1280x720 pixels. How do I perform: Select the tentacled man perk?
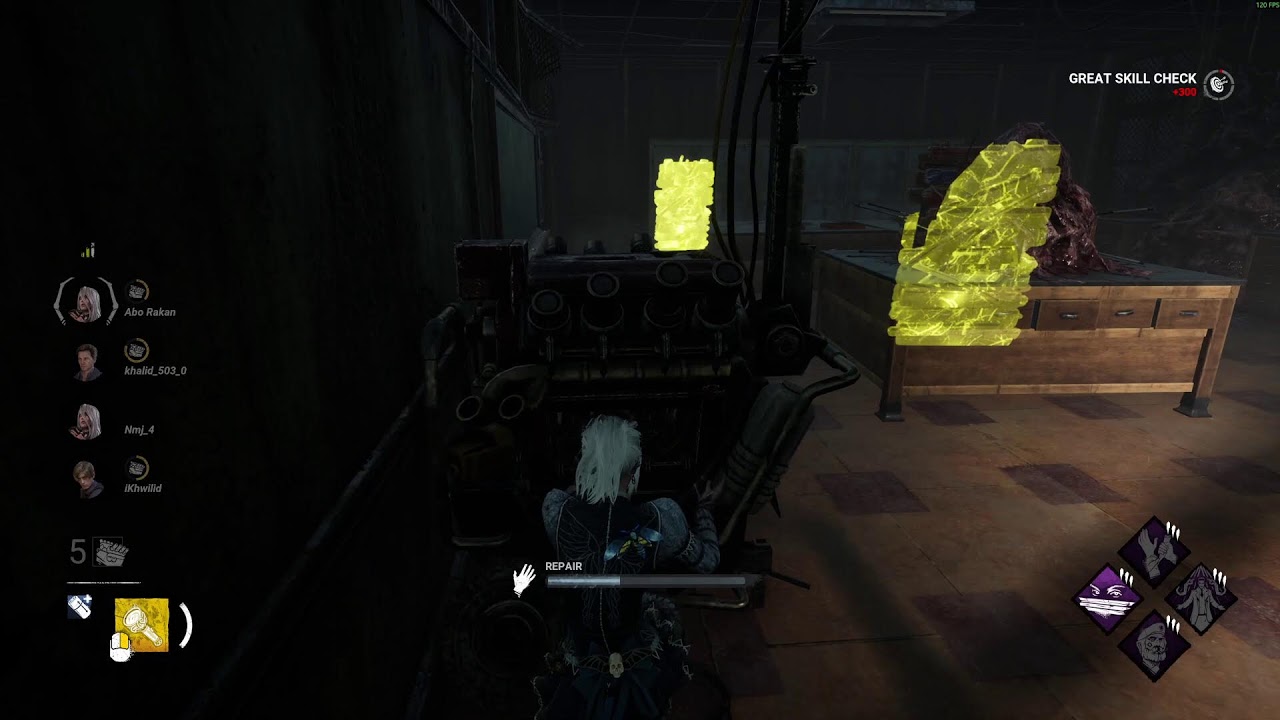1201,599
